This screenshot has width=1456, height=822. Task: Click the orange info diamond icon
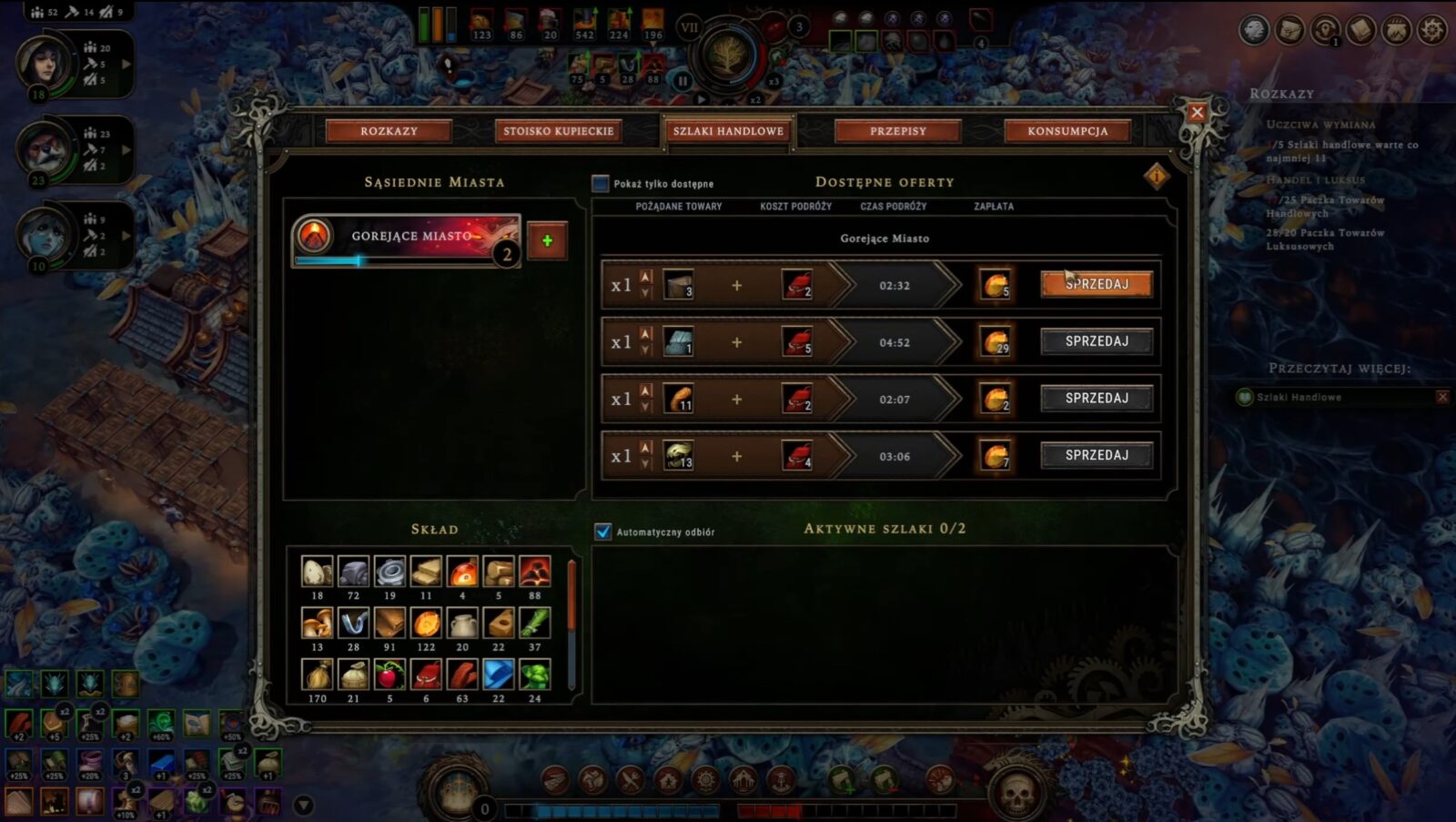click(x=1157, y=176)
